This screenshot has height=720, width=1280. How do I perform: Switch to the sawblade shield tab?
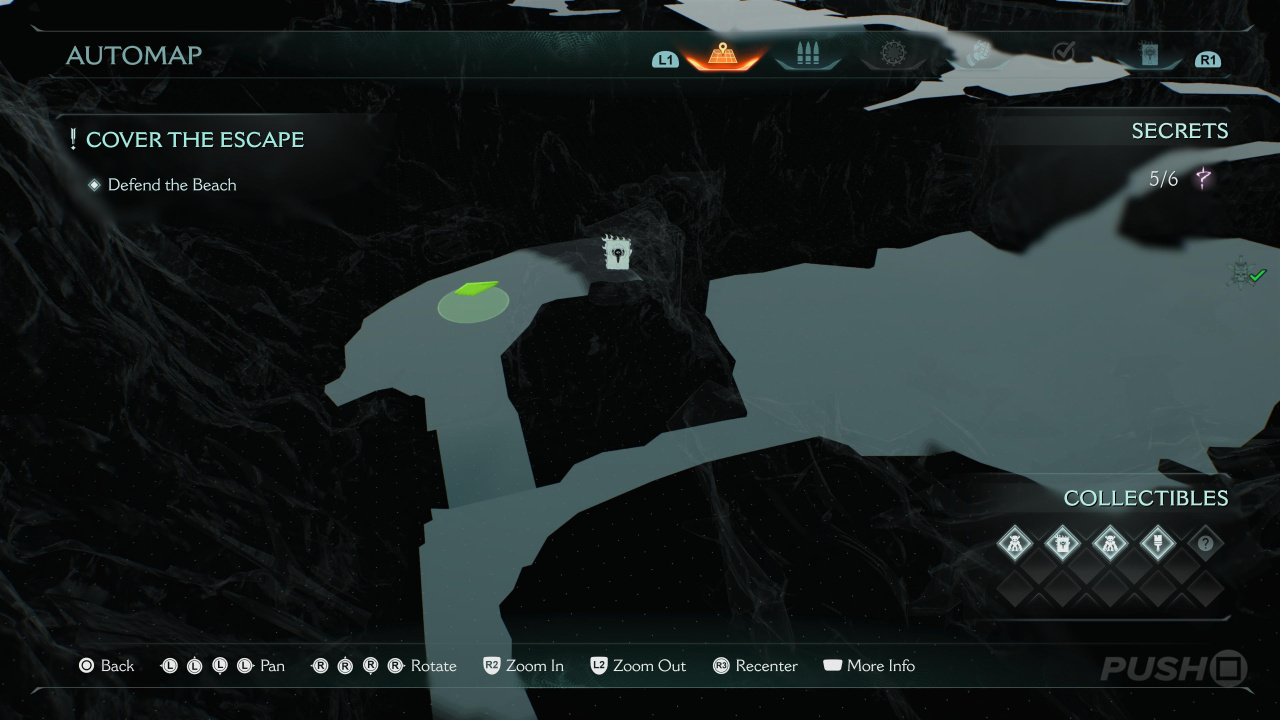tap(892, 54)
